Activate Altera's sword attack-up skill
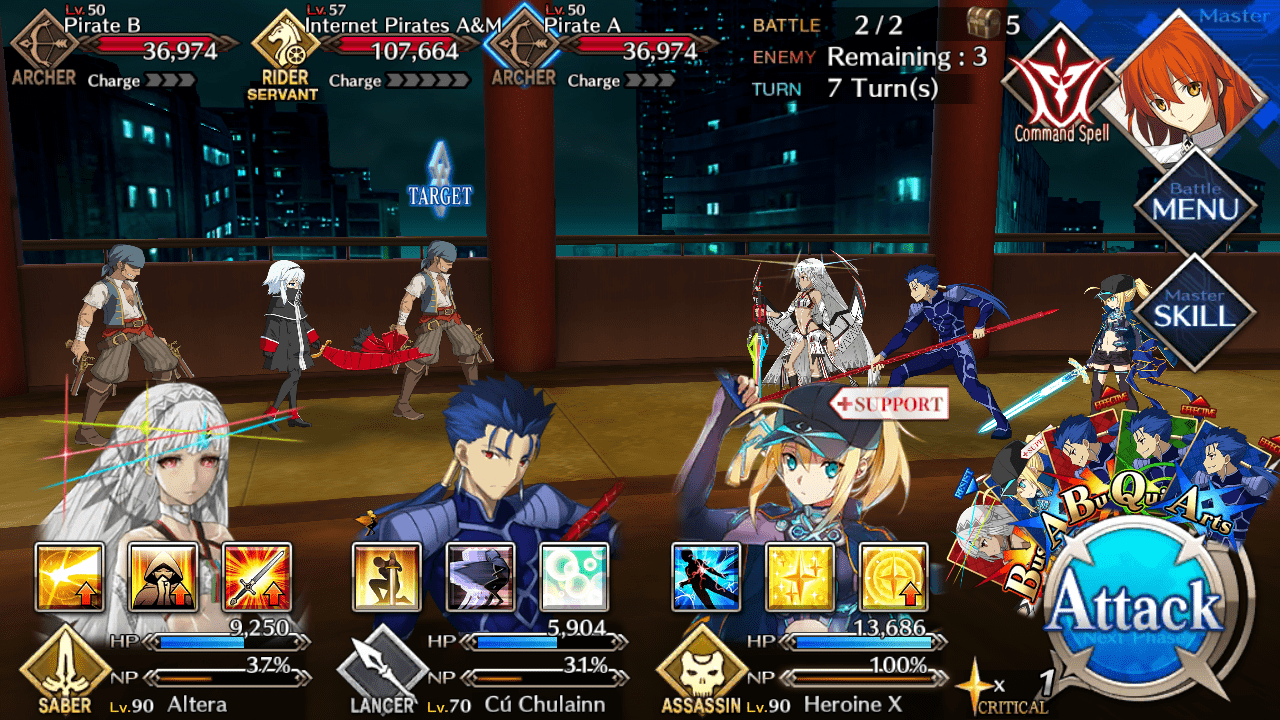 (x=257, y=577)
